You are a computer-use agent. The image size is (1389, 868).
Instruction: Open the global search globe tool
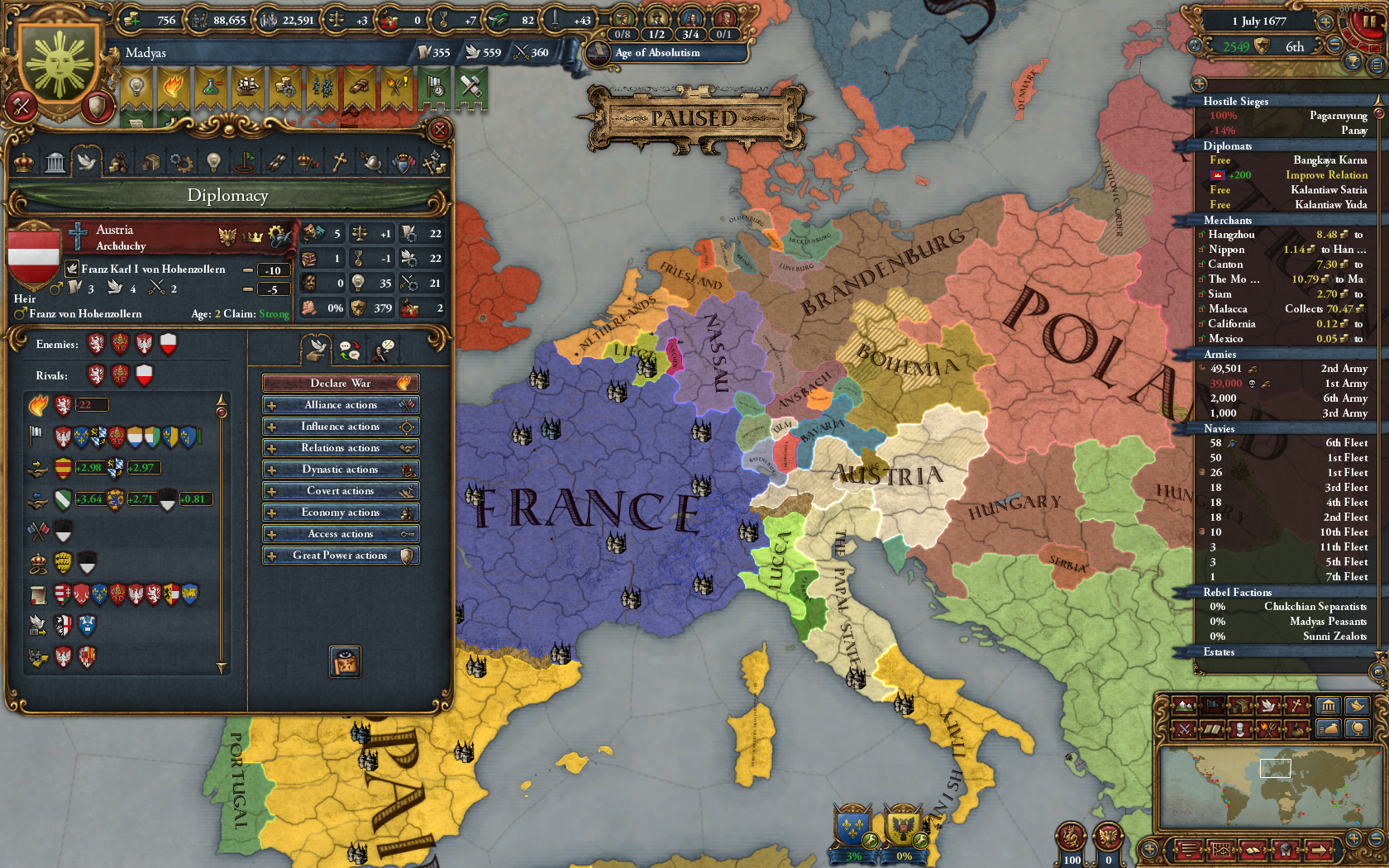1358,729
